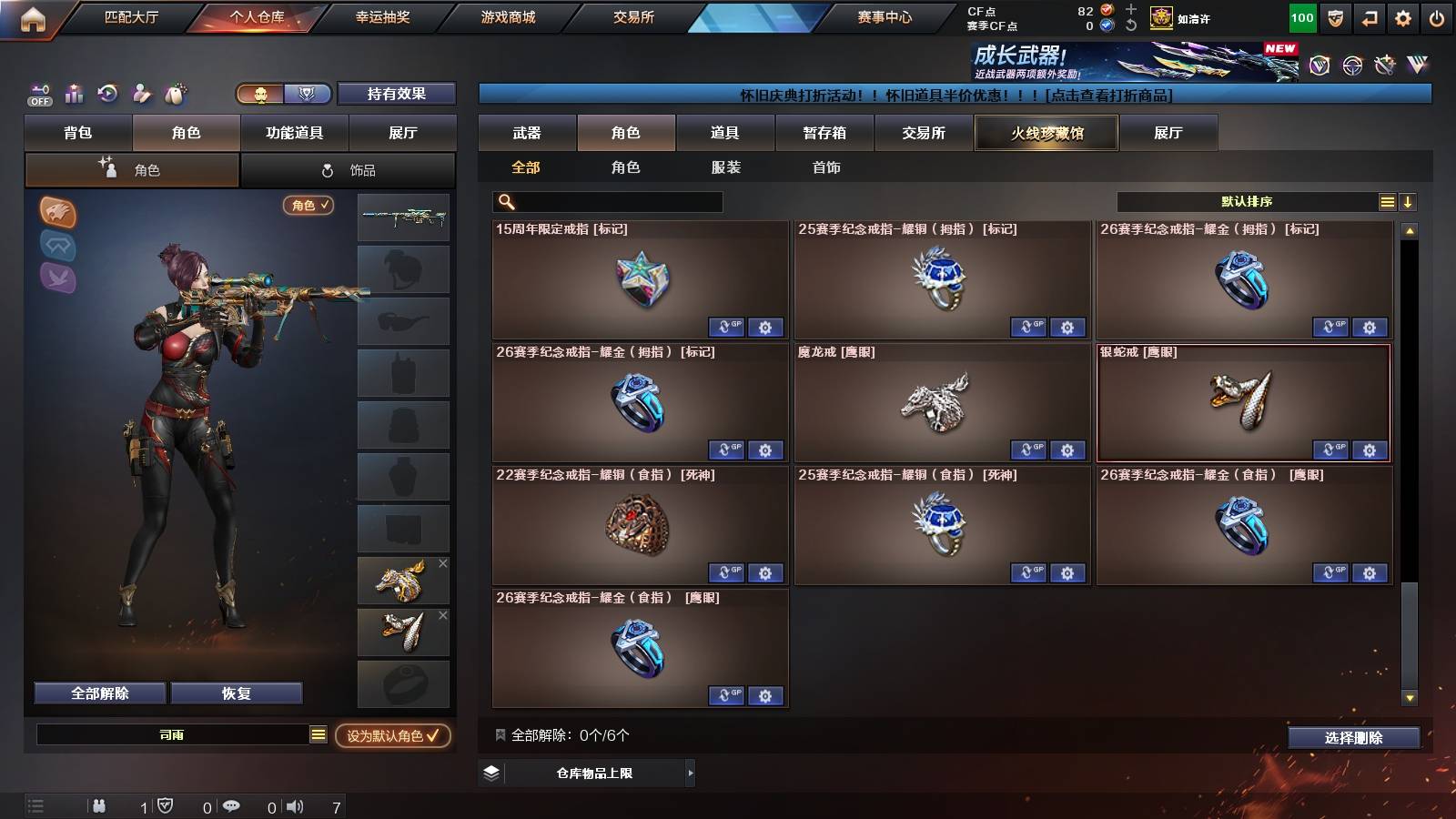The height and width of the screenshot is (819, 1456).
Task: Click the speaker volume icon in bottom status bar
Action: (x=296, y=805)
